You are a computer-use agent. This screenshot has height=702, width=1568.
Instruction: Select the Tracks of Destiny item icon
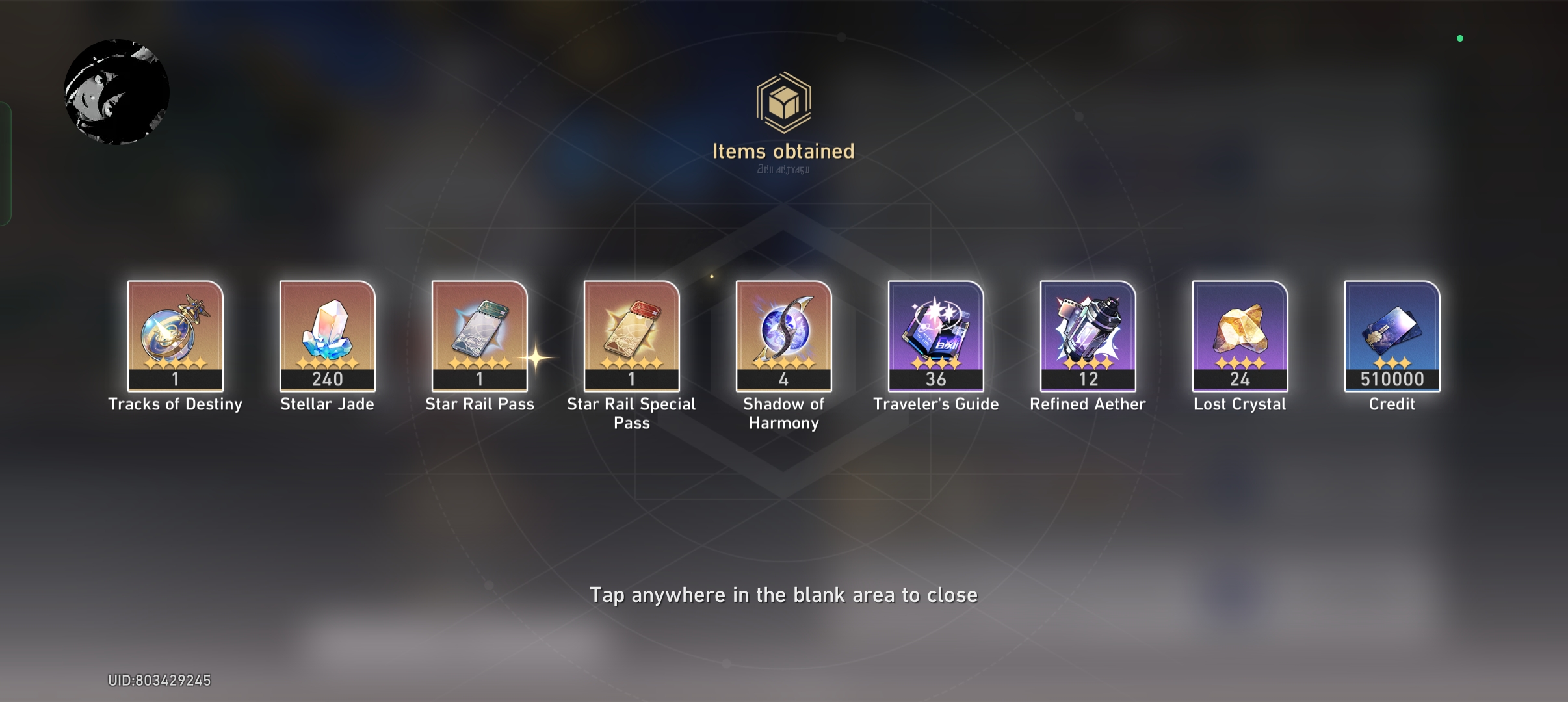[176, 335]
